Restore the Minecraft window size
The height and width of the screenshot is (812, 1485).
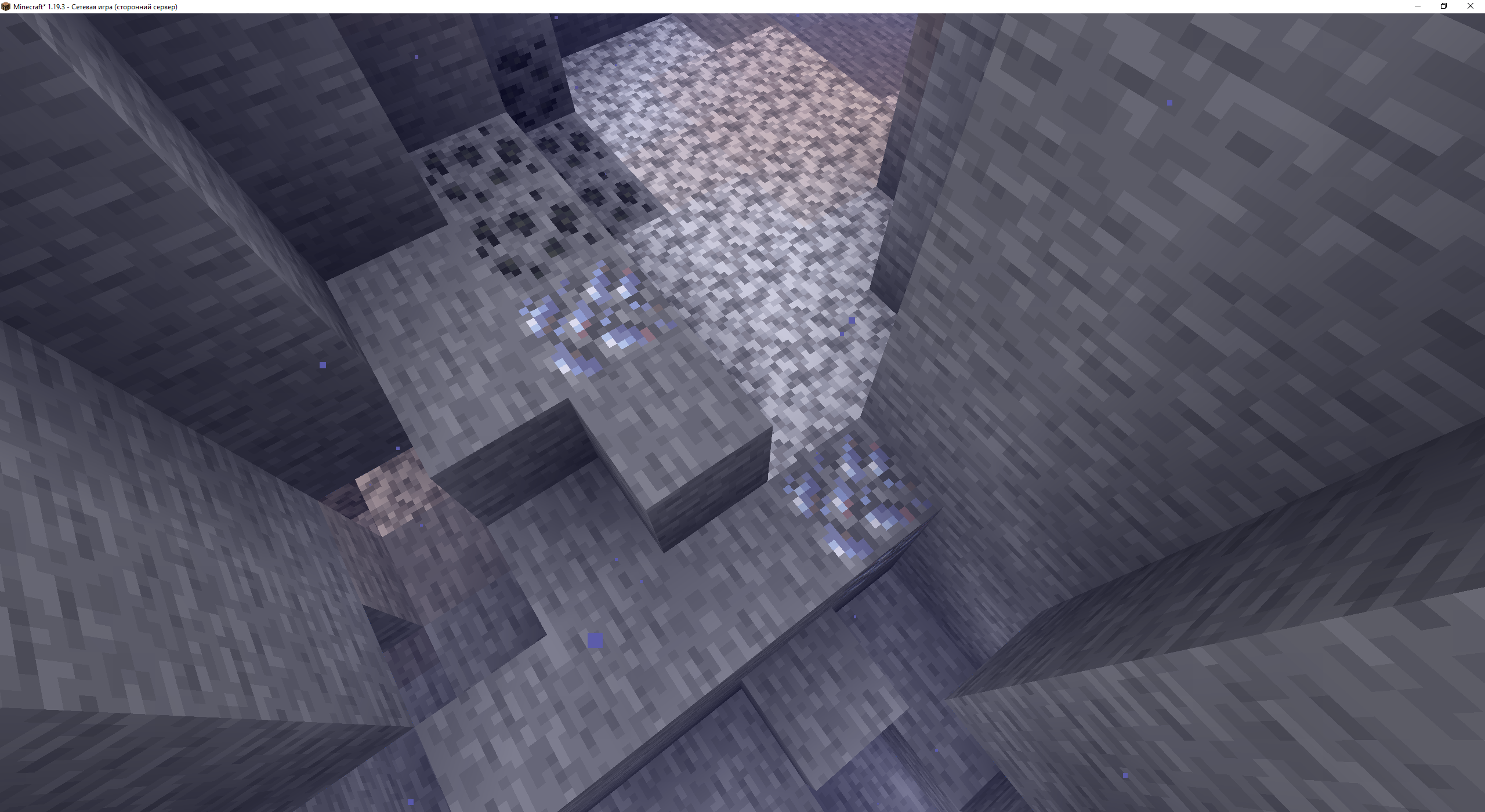(1444, 6)
